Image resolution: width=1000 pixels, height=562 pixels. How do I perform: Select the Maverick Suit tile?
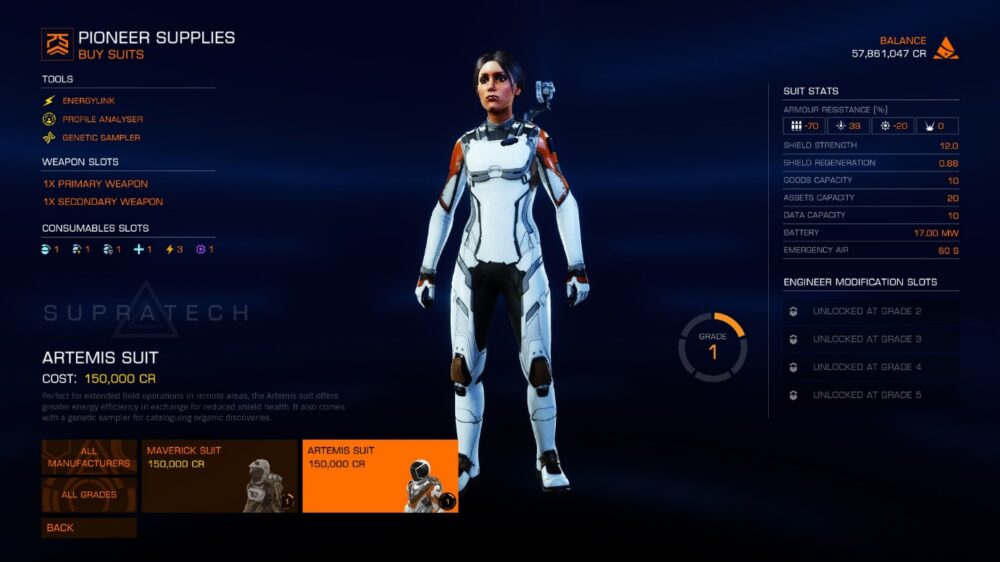tap(219, 476)
